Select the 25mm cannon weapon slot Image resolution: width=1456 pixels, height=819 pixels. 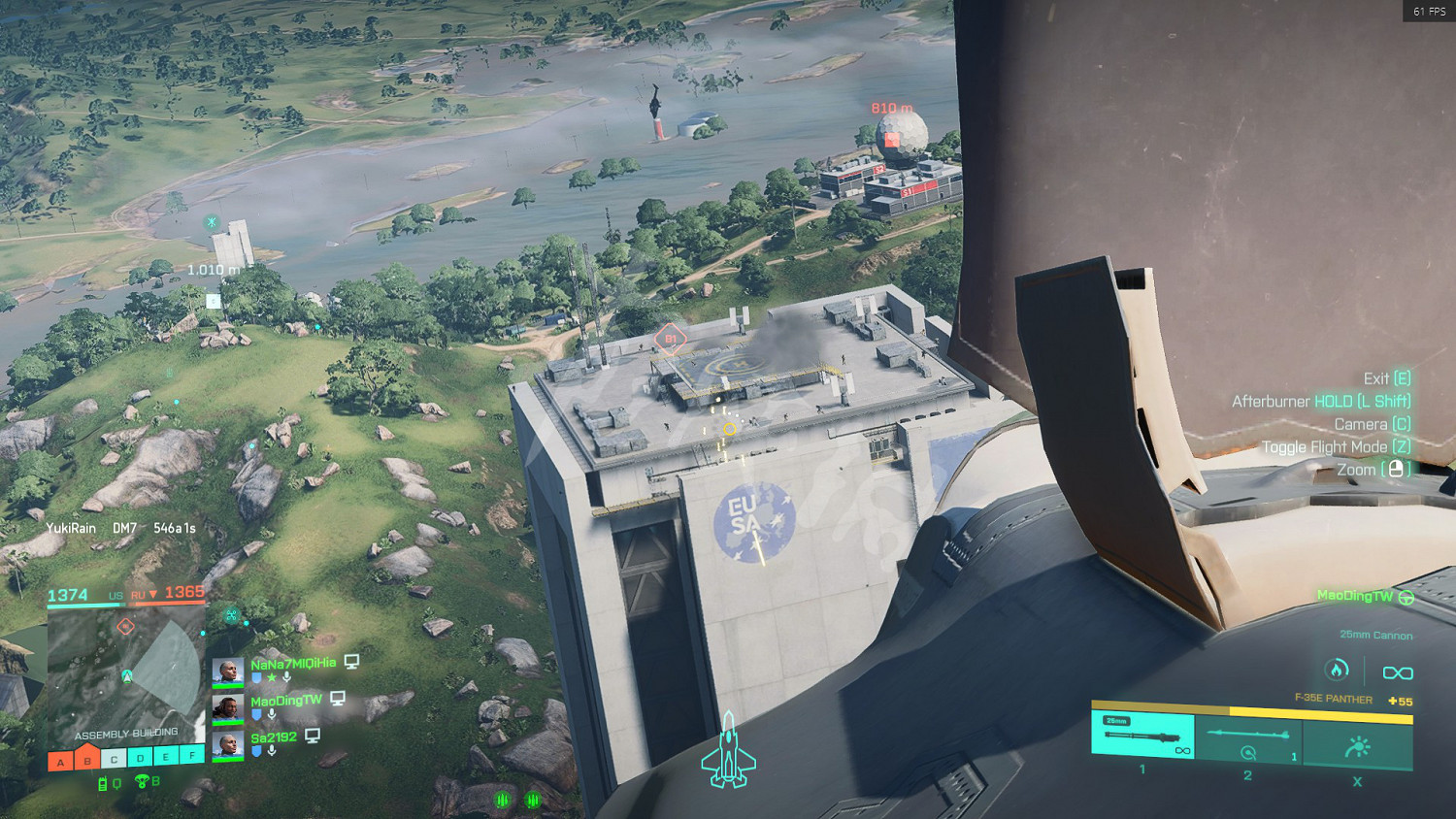point(1142,735)
